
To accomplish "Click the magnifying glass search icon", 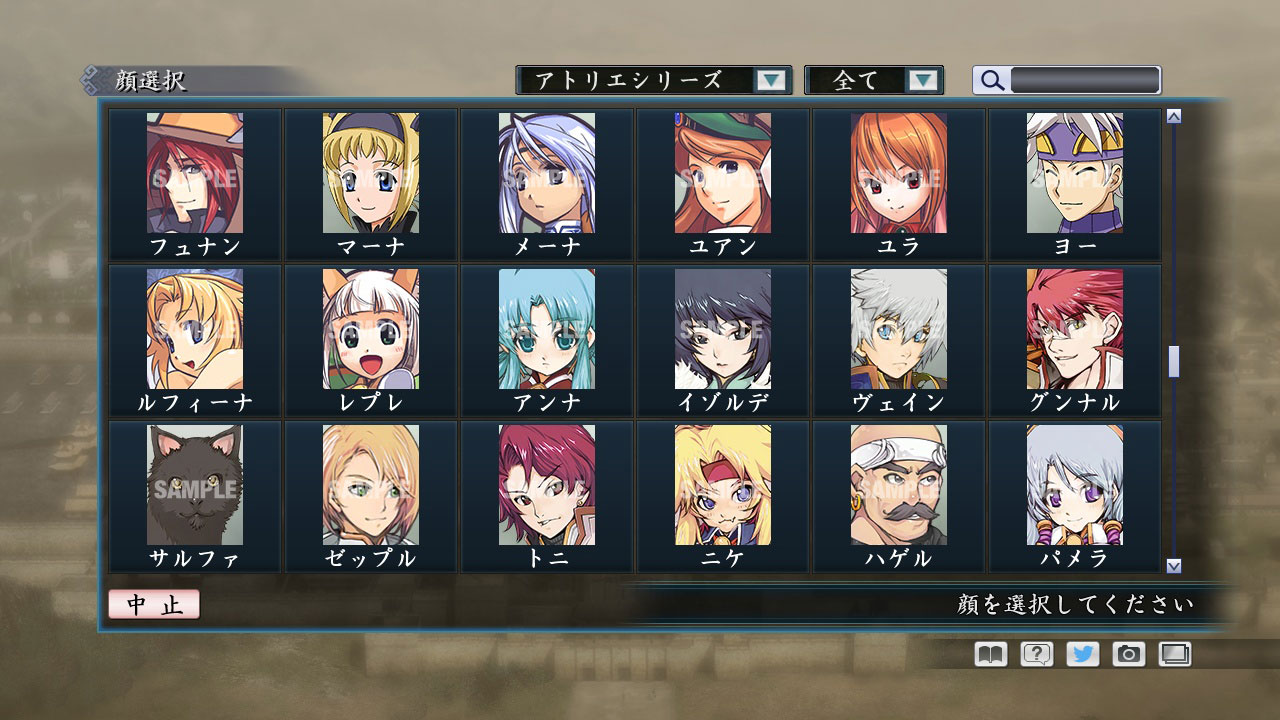I will (x=990, y=80).
